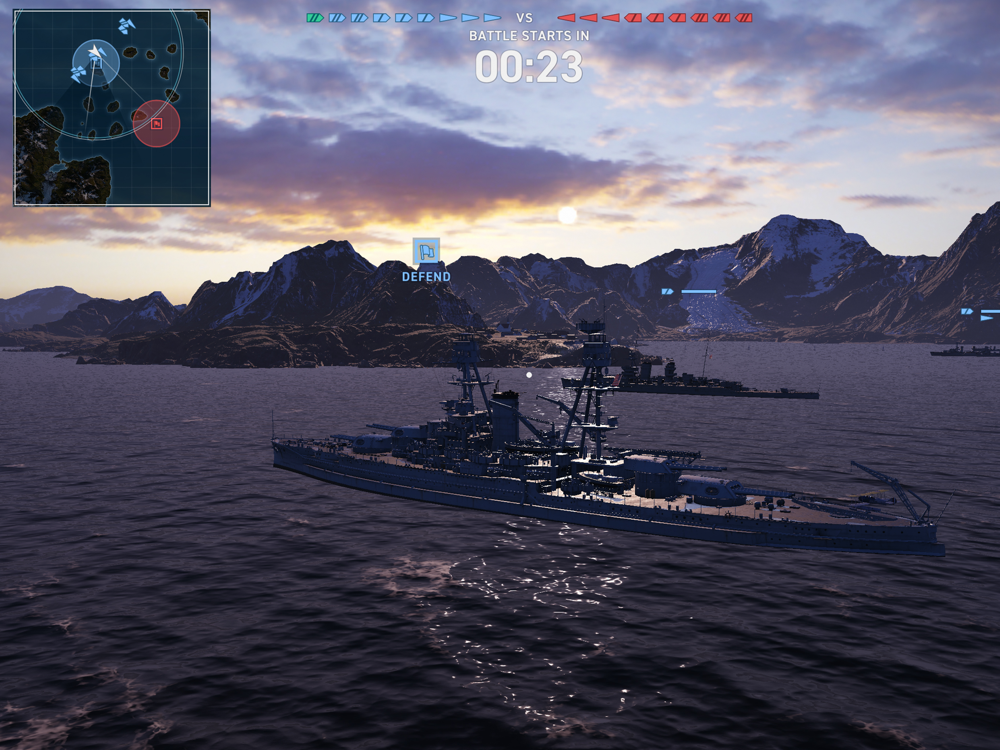This screenshot has height=750, width=1000.
Task: Select the green ship icon in team roster
Action: tap(315, 18)
